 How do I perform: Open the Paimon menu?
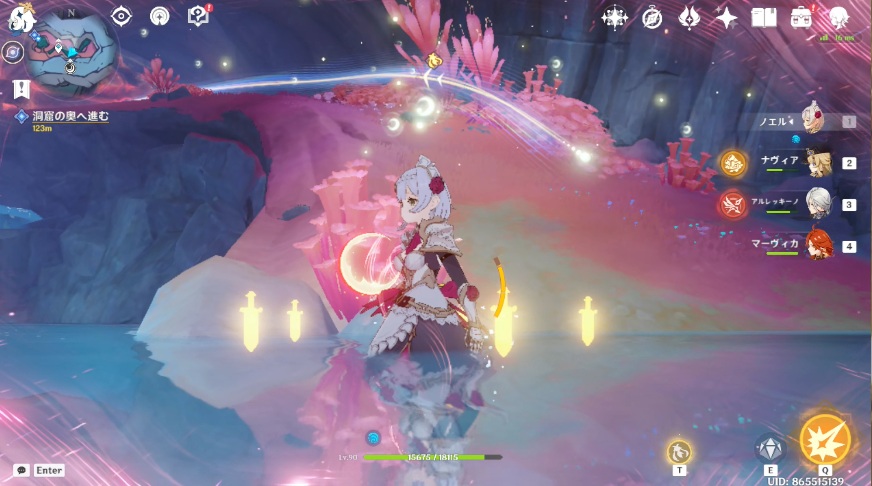click(19, 17)
